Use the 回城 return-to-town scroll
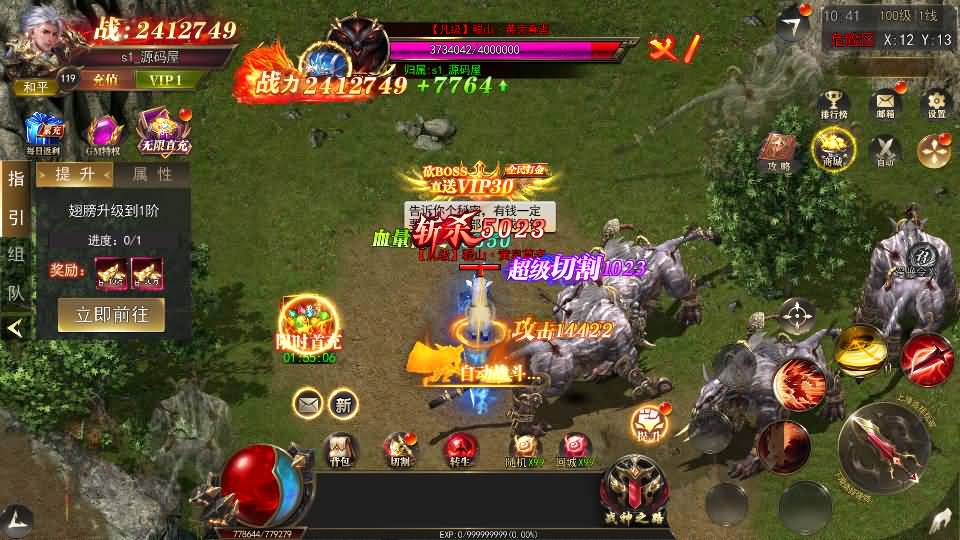This screenshot has width=960, height=540. point(576,450)
